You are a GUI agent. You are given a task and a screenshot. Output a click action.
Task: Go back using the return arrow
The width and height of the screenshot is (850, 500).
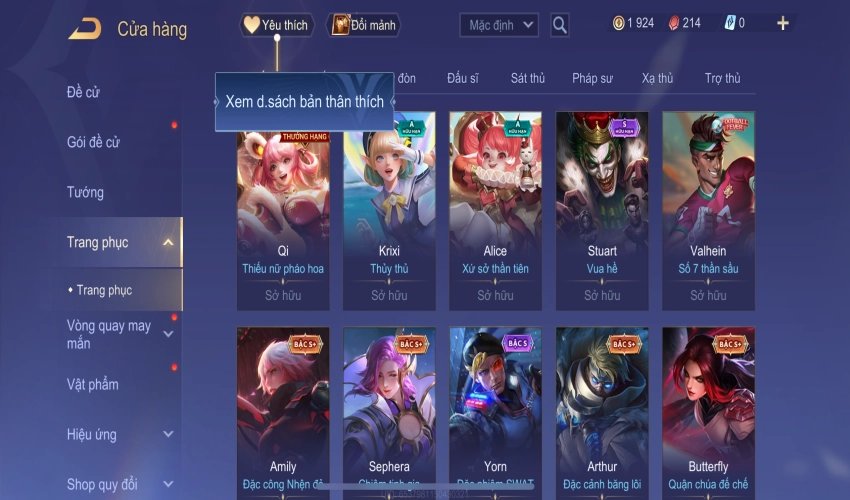click(84, 29)
